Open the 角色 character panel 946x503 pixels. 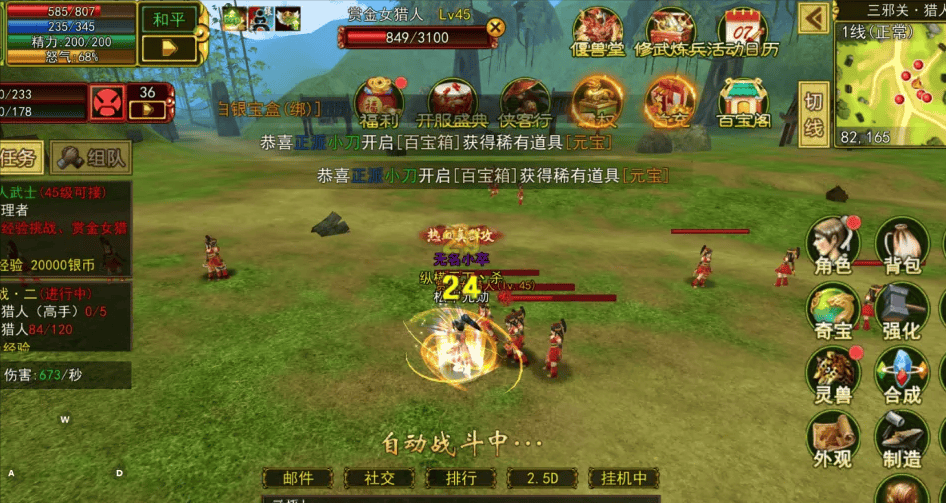coord(833,244)
